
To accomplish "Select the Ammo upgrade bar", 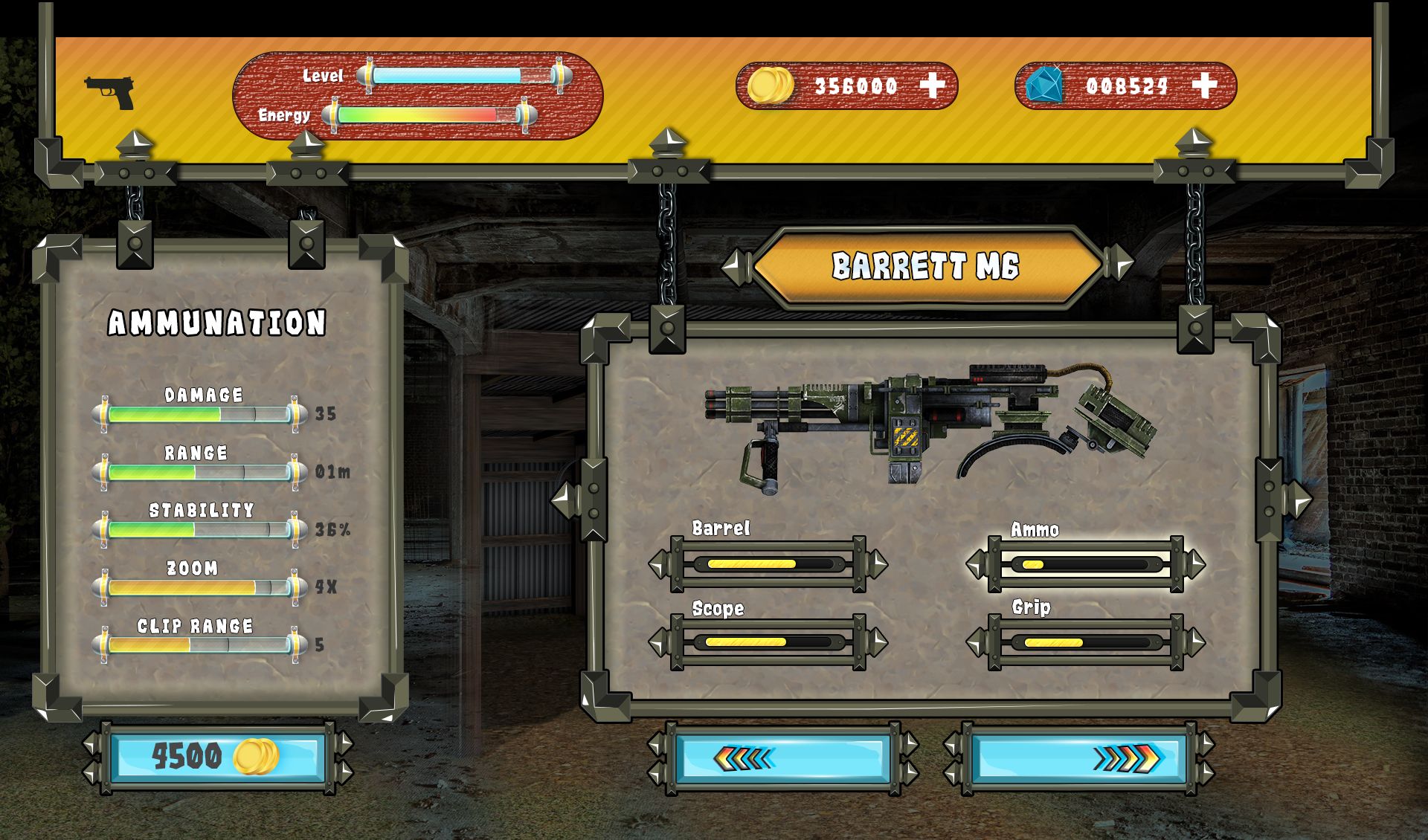I will (x=1086, y=564).
